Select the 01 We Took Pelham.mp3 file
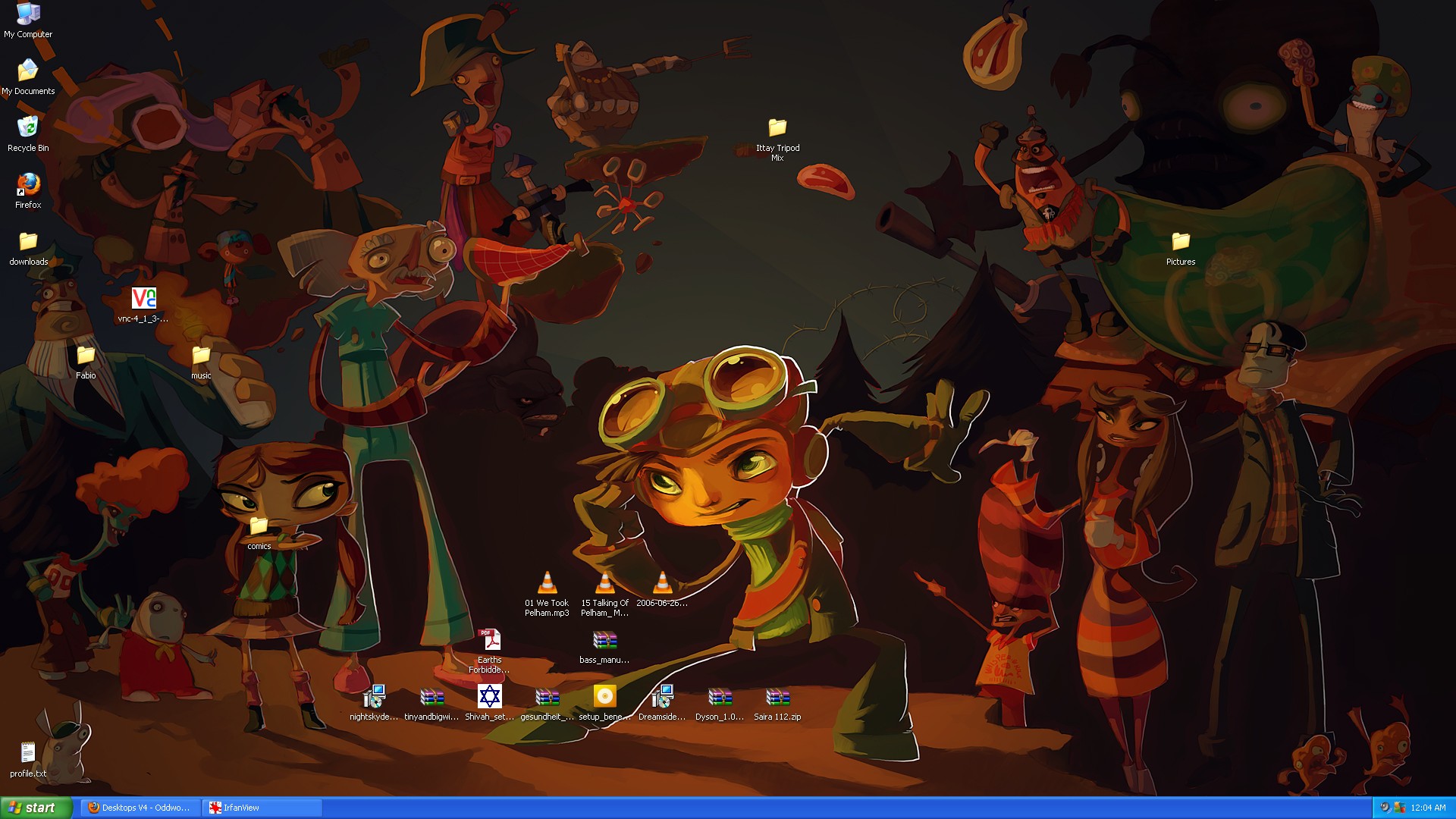Image resolution: width=1456 pixels, height=819 pixels. tap(547, 583)
